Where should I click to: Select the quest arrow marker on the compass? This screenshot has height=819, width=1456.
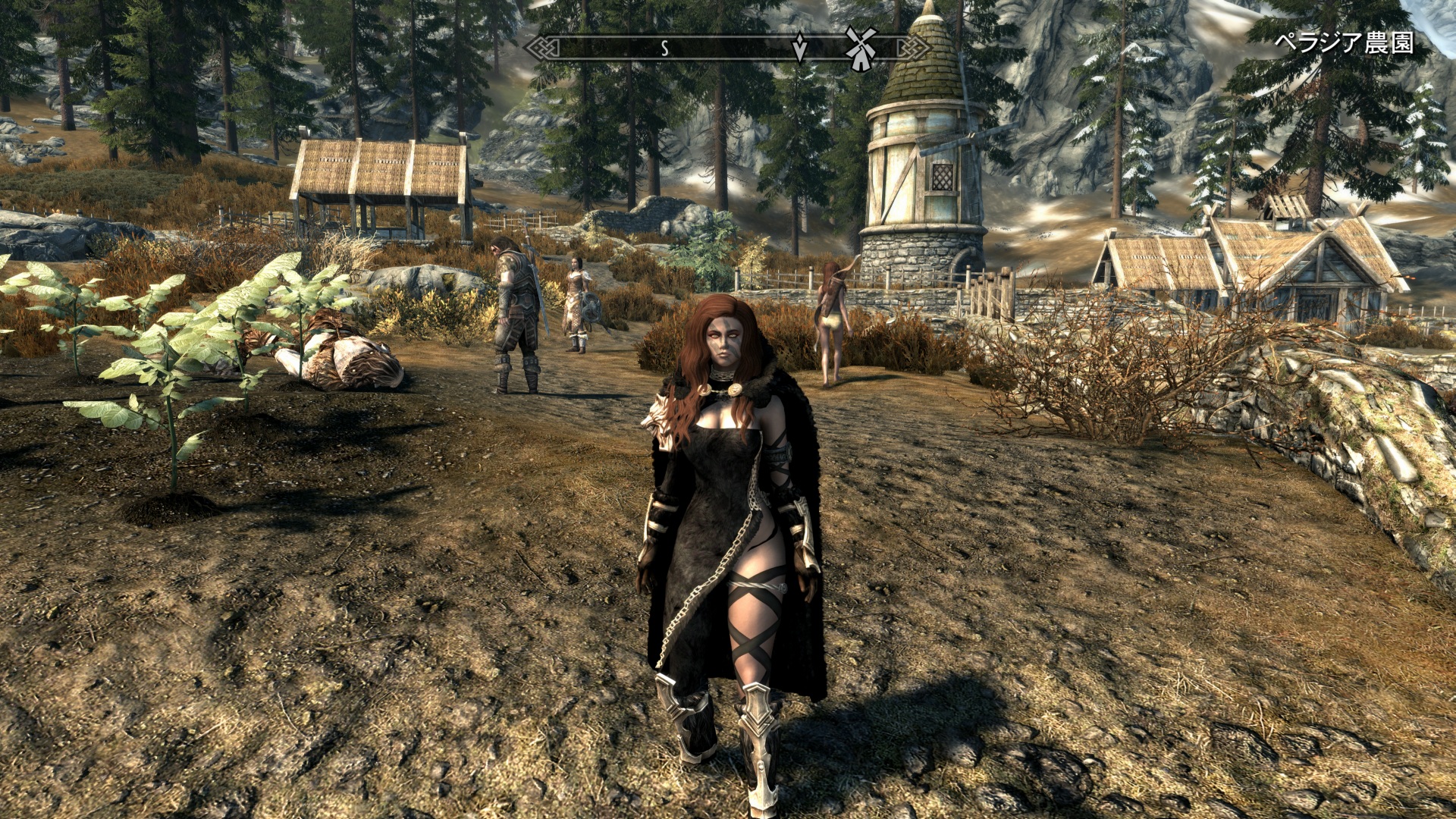pos(799,48)
